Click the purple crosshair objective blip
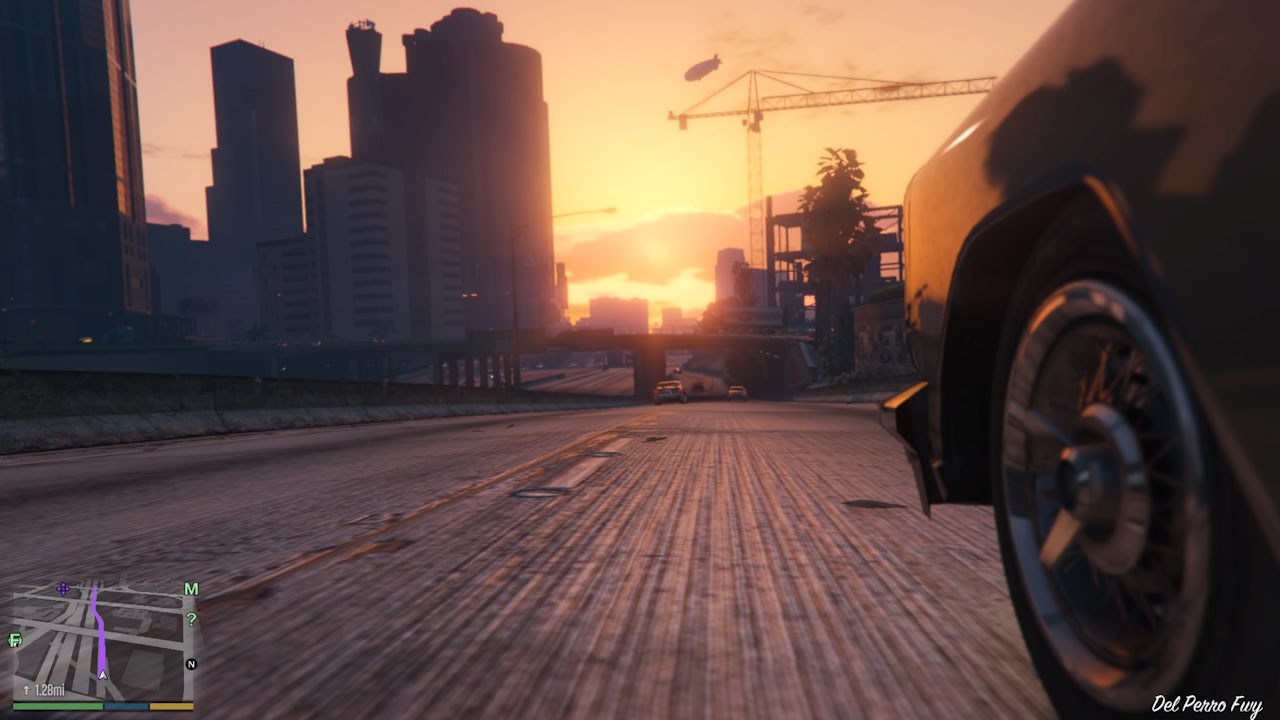The height and width of the screenshot is (720, 1280). coord(63,588)
